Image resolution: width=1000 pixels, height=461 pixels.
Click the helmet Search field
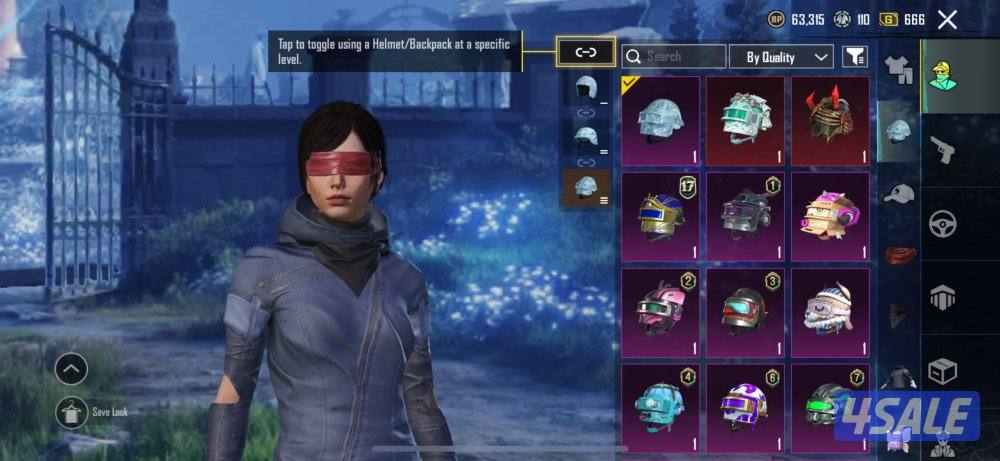[674, 57]
